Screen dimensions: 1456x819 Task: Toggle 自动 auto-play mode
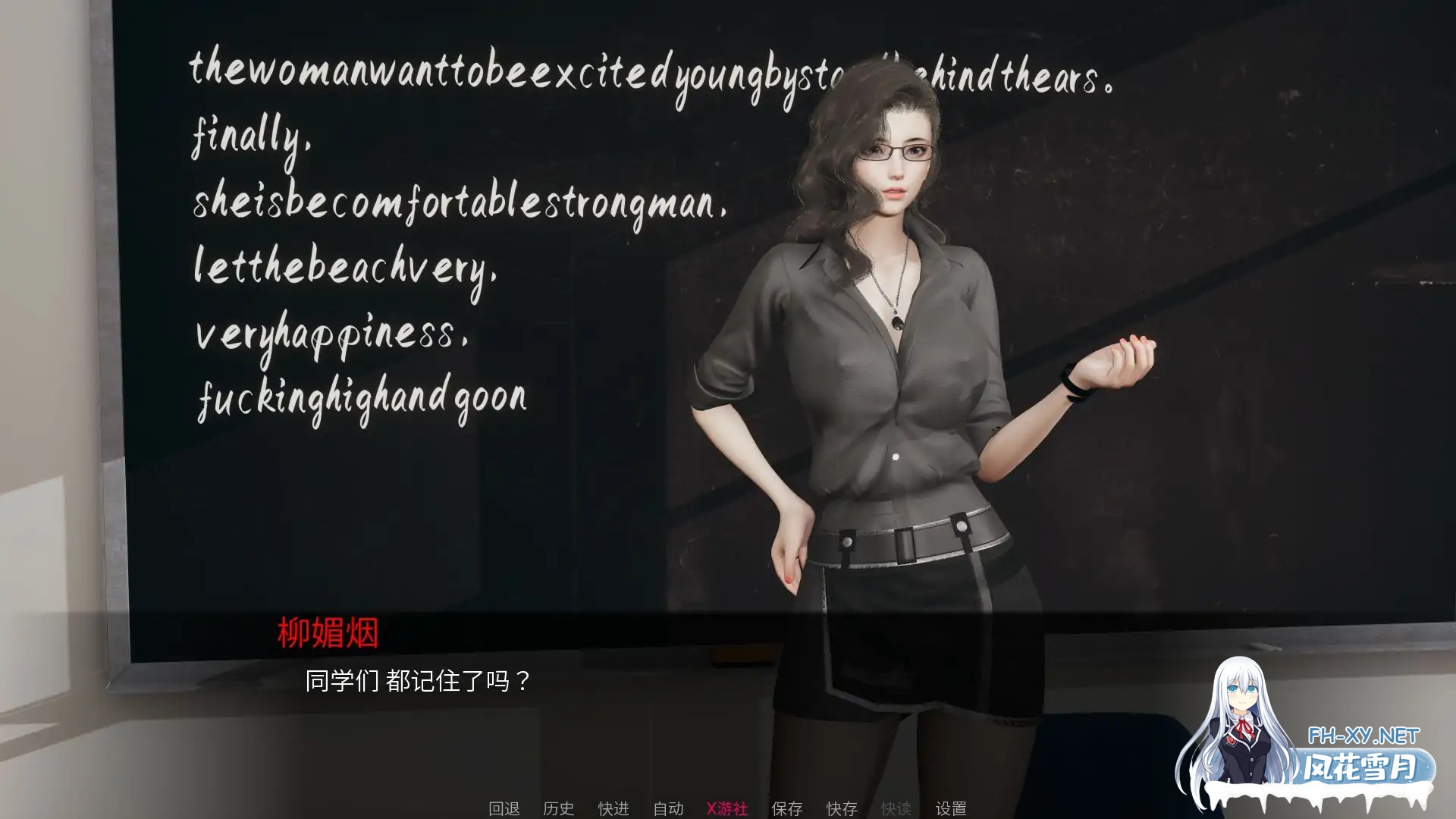tap(667, 808)
